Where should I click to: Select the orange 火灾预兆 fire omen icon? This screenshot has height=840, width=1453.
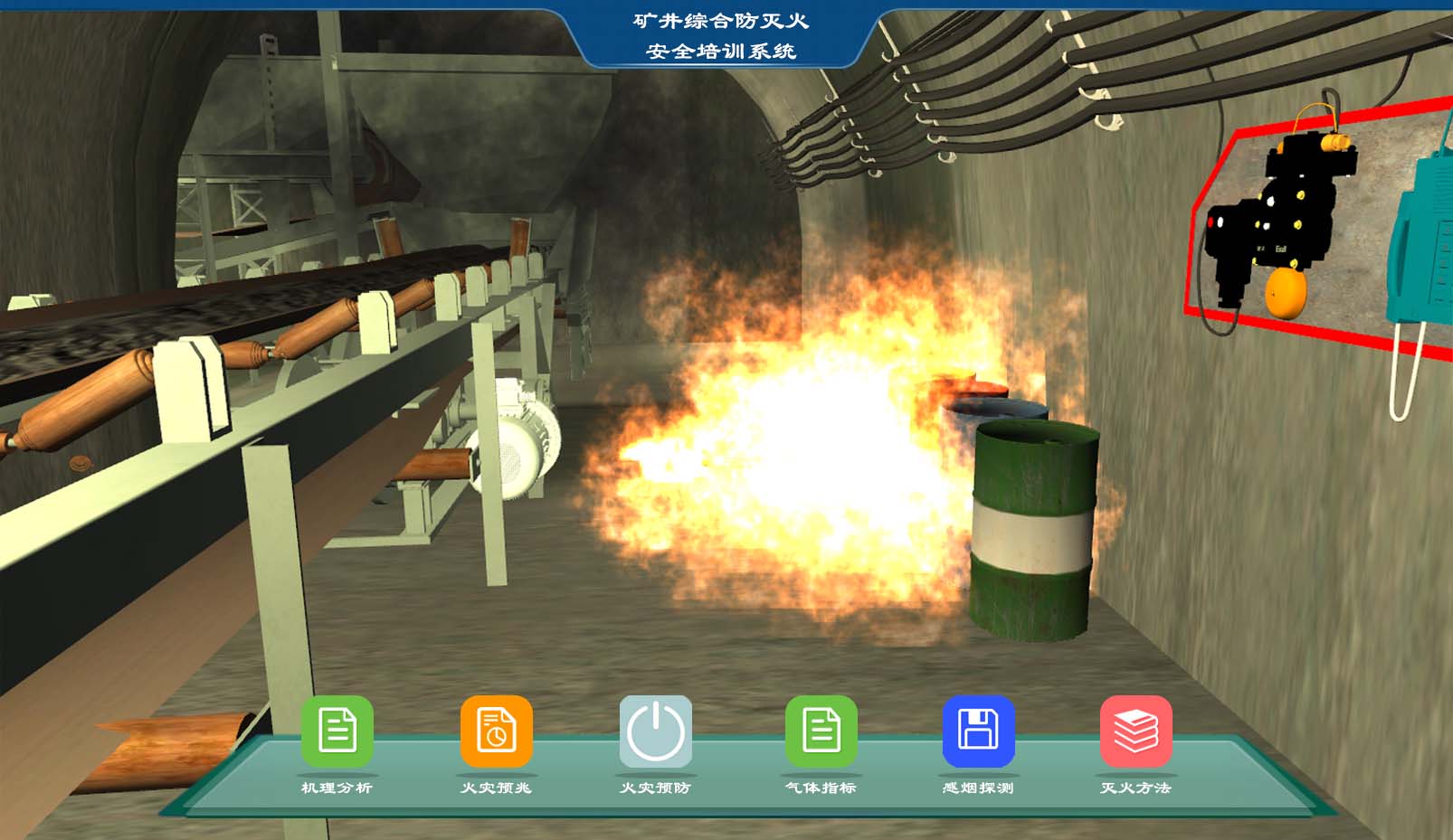[x=496, y=731]
